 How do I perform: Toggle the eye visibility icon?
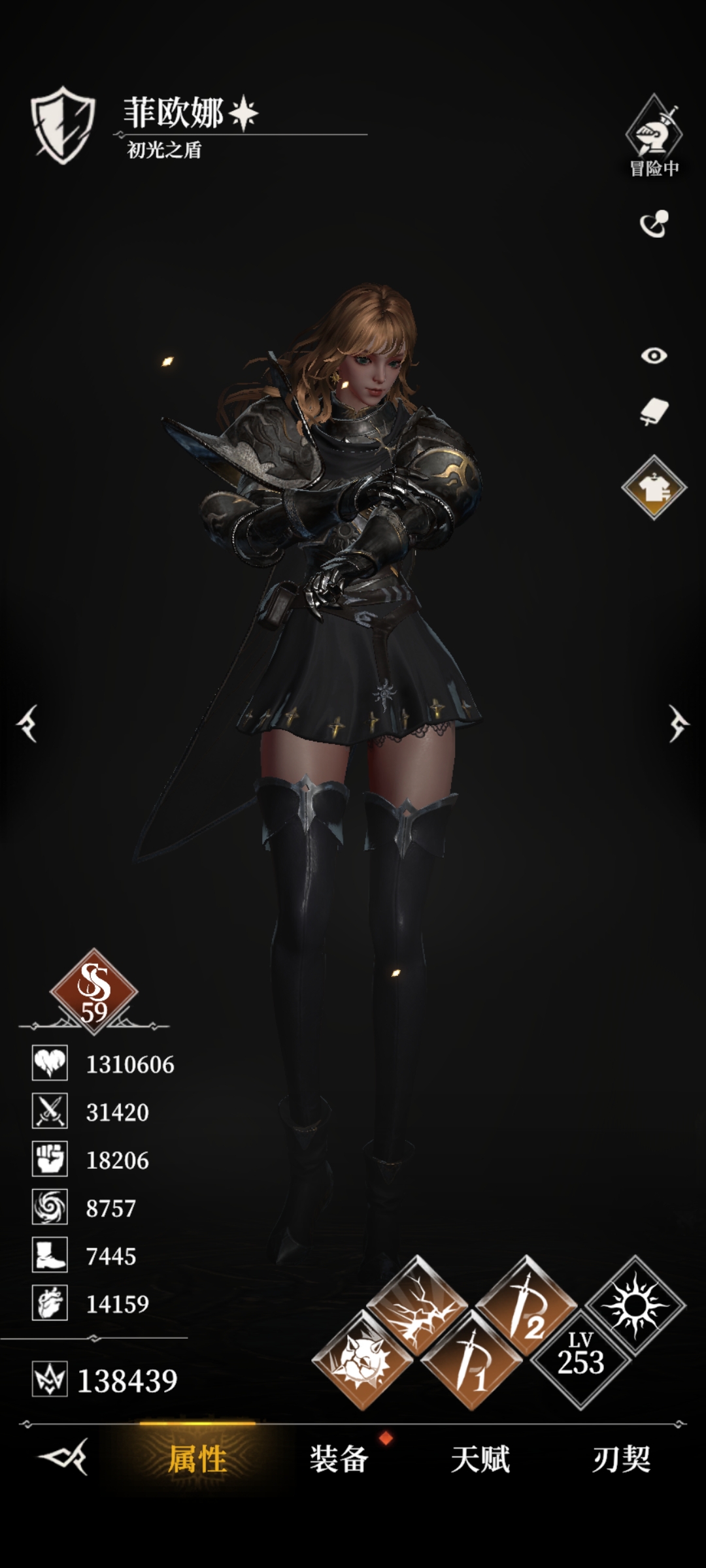click(x=654, y=355)
